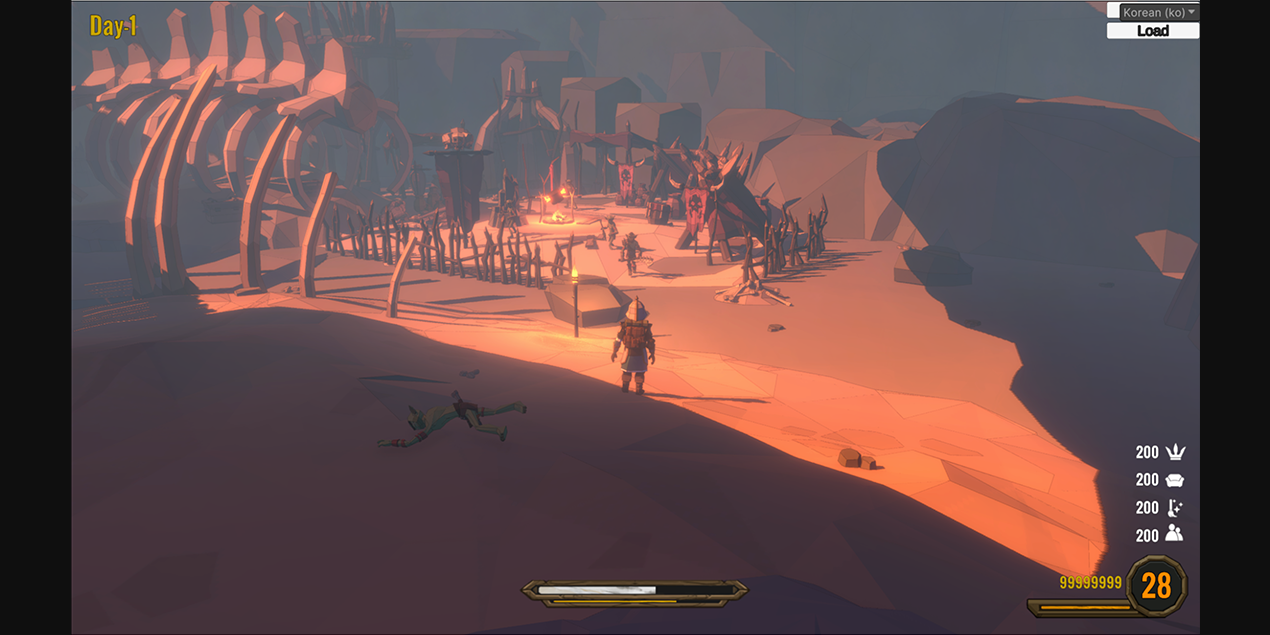Open the Korean (ko) language dropdown

(x=1152, y=12)
